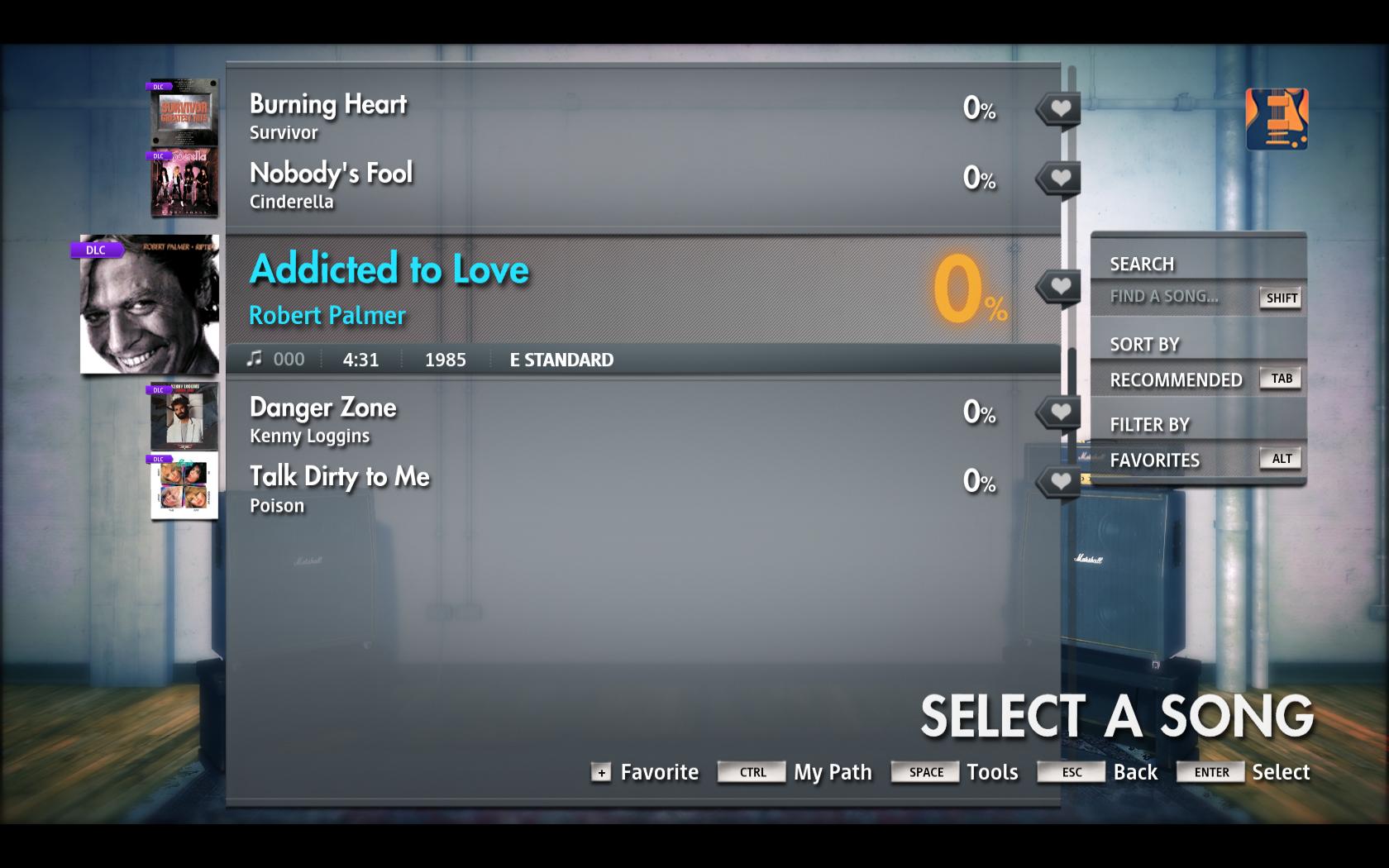Viewport: 1389px width, 868px height.
Task: Click the Back button
Action: tap(1135, 772)
